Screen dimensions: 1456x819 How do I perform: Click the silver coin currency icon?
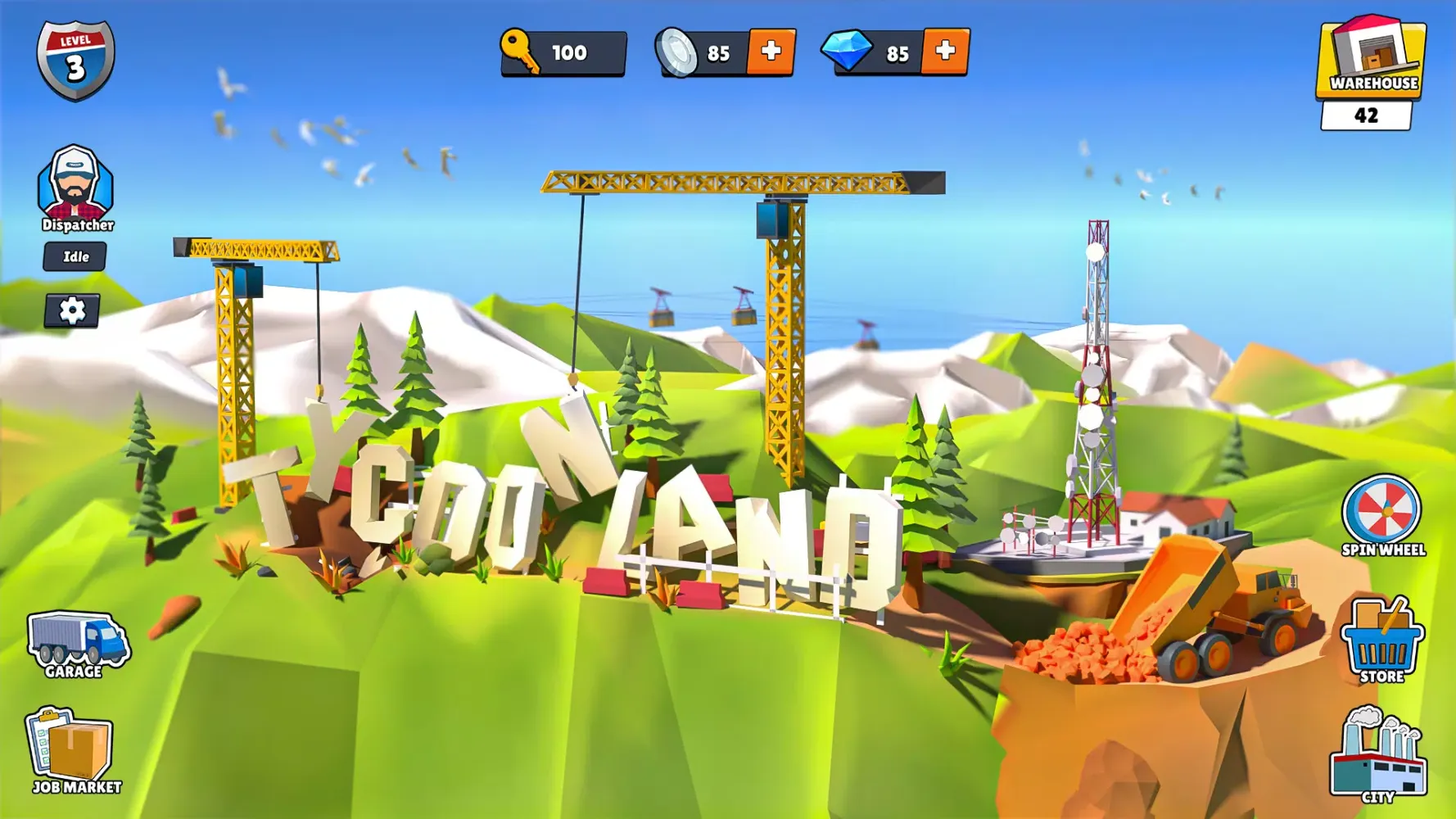pos(676,52)
